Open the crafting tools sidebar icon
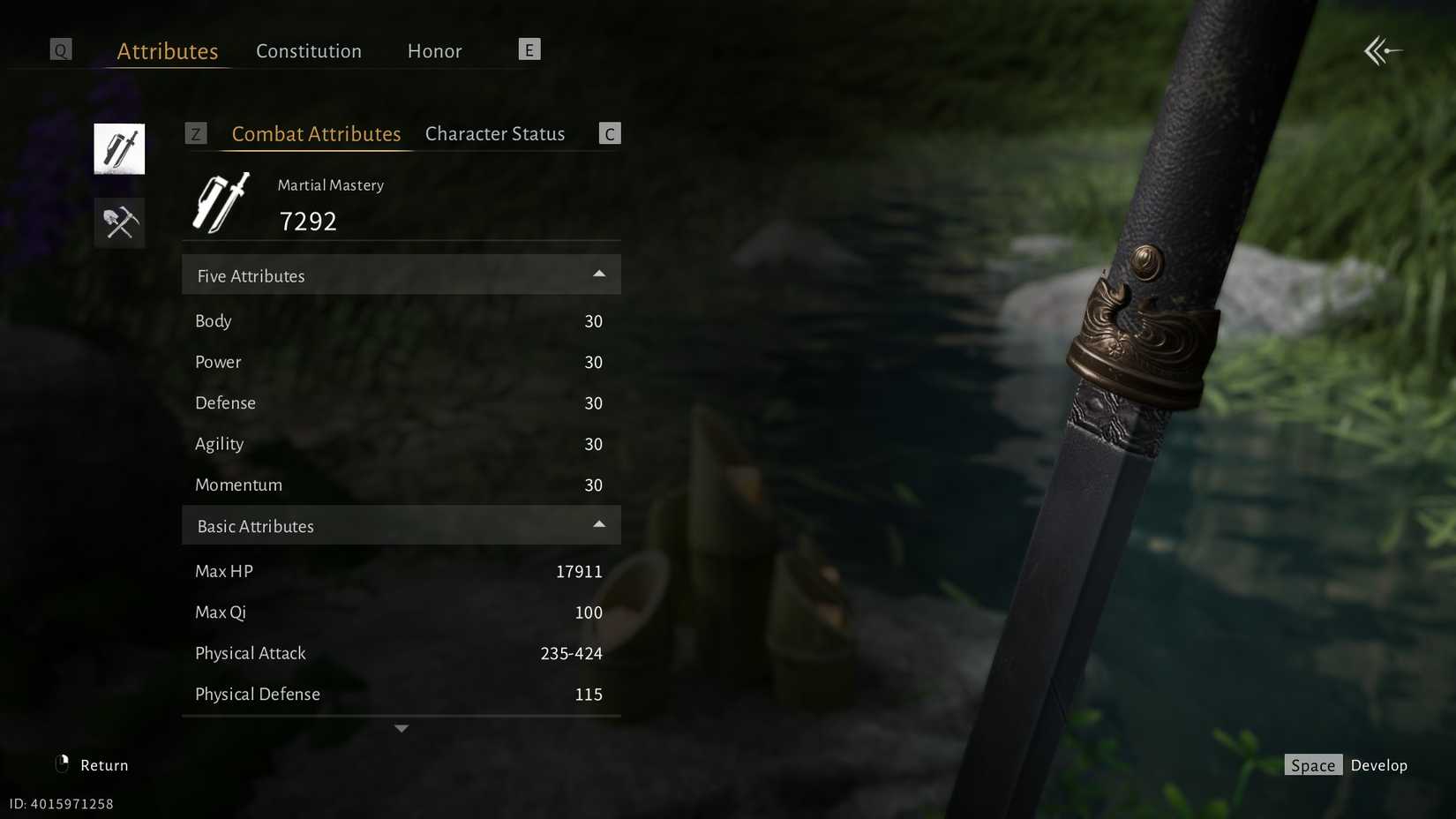1456x819 pixels. tap(119, 222)
